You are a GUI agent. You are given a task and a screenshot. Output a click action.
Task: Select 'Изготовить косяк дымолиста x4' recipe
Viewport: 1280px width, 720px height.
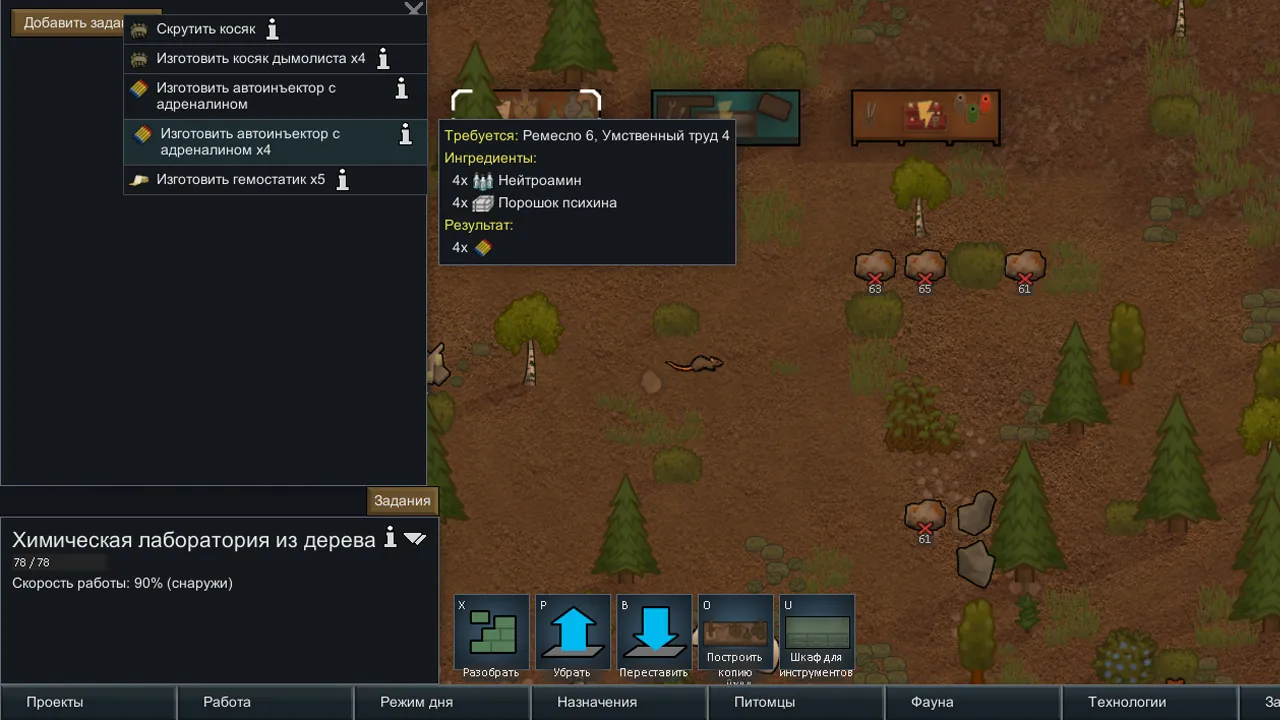point(260,59)
